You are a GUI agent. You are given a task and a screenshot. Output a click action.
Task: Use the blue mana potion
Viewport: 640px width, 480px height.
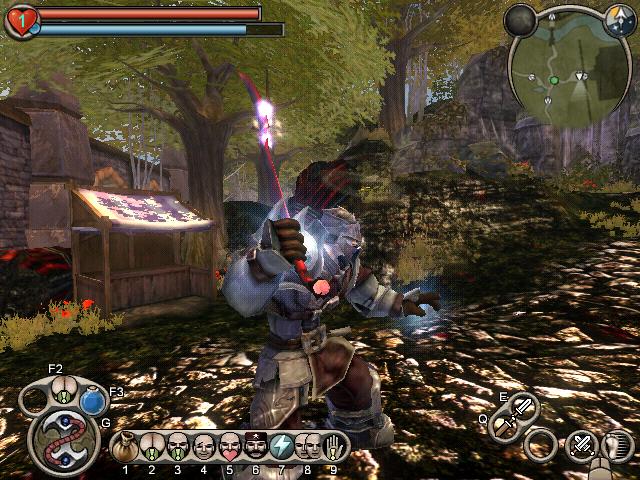[x=94, y=401]
